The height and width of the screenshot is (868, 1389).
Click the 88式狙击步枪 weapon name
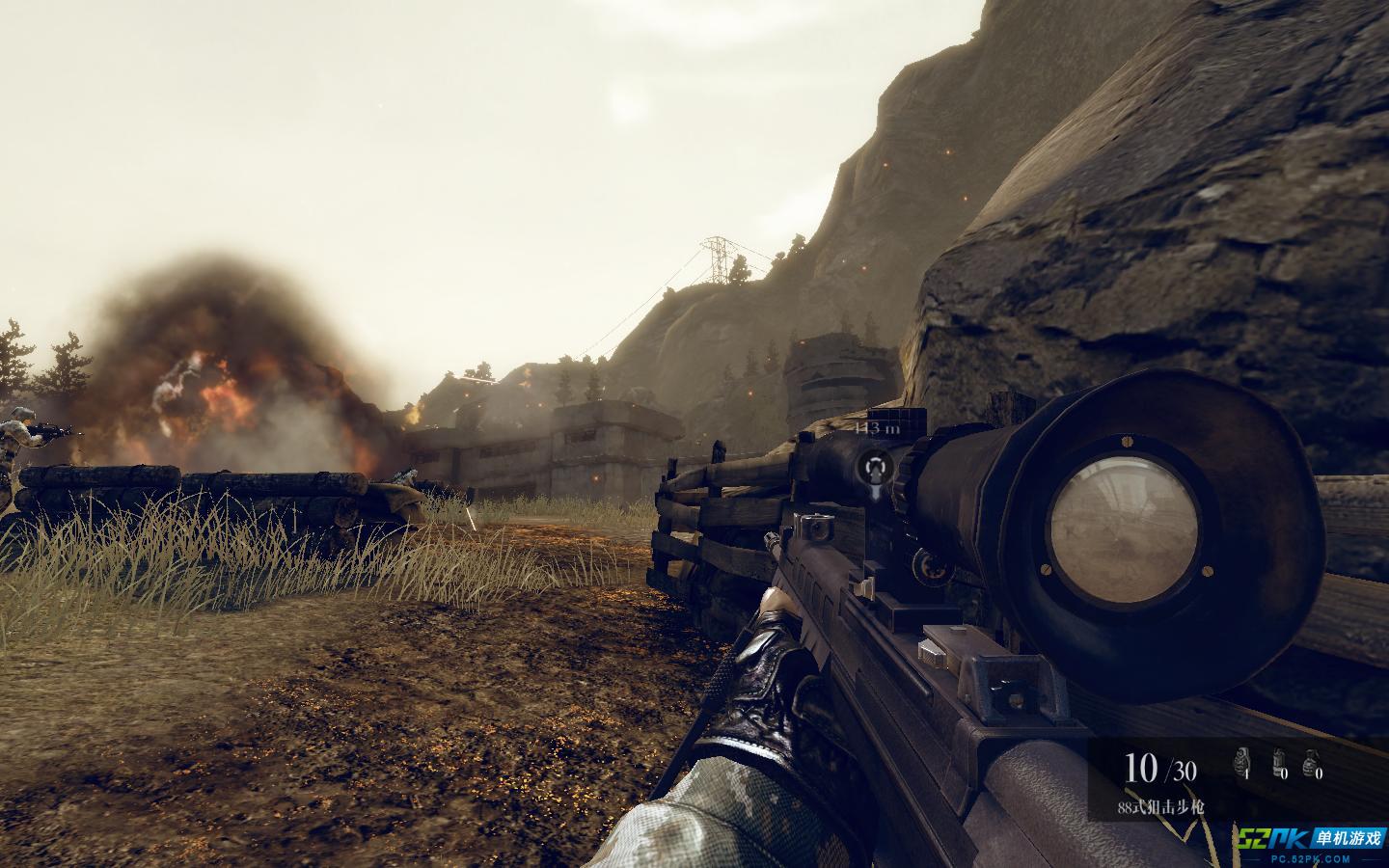coord(1163,807)
